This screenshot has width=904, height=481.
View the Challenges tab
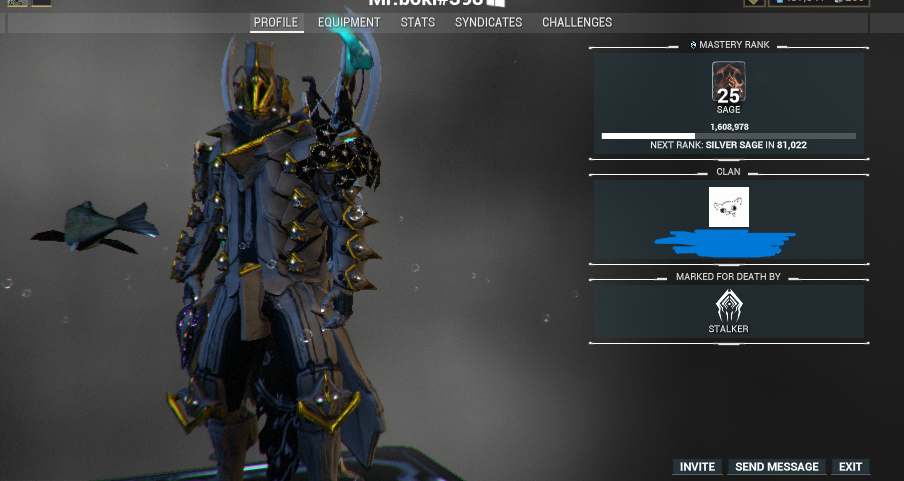[x=577, y=22]
